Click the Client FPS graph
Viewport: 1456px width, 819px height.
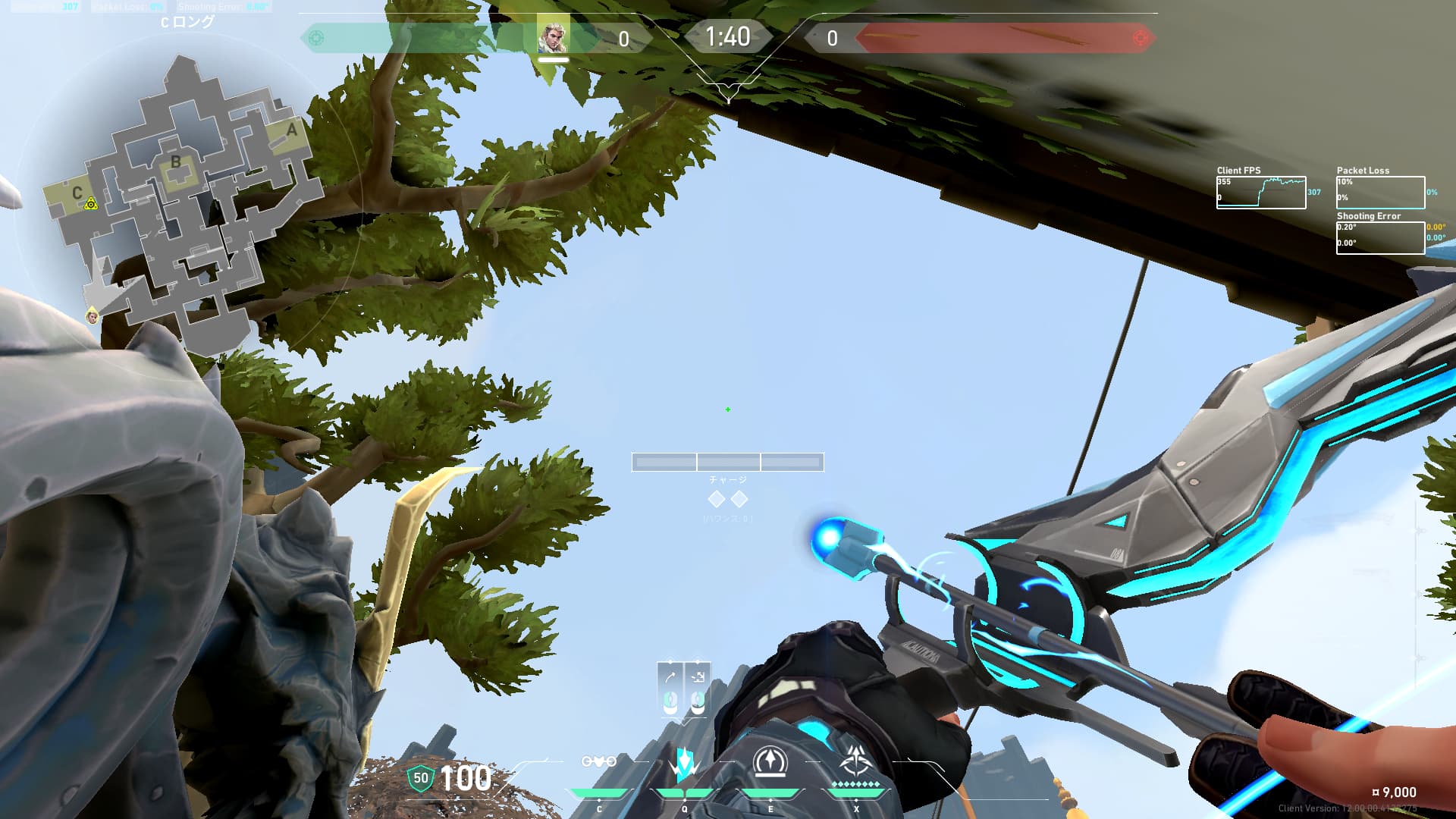1260,193
